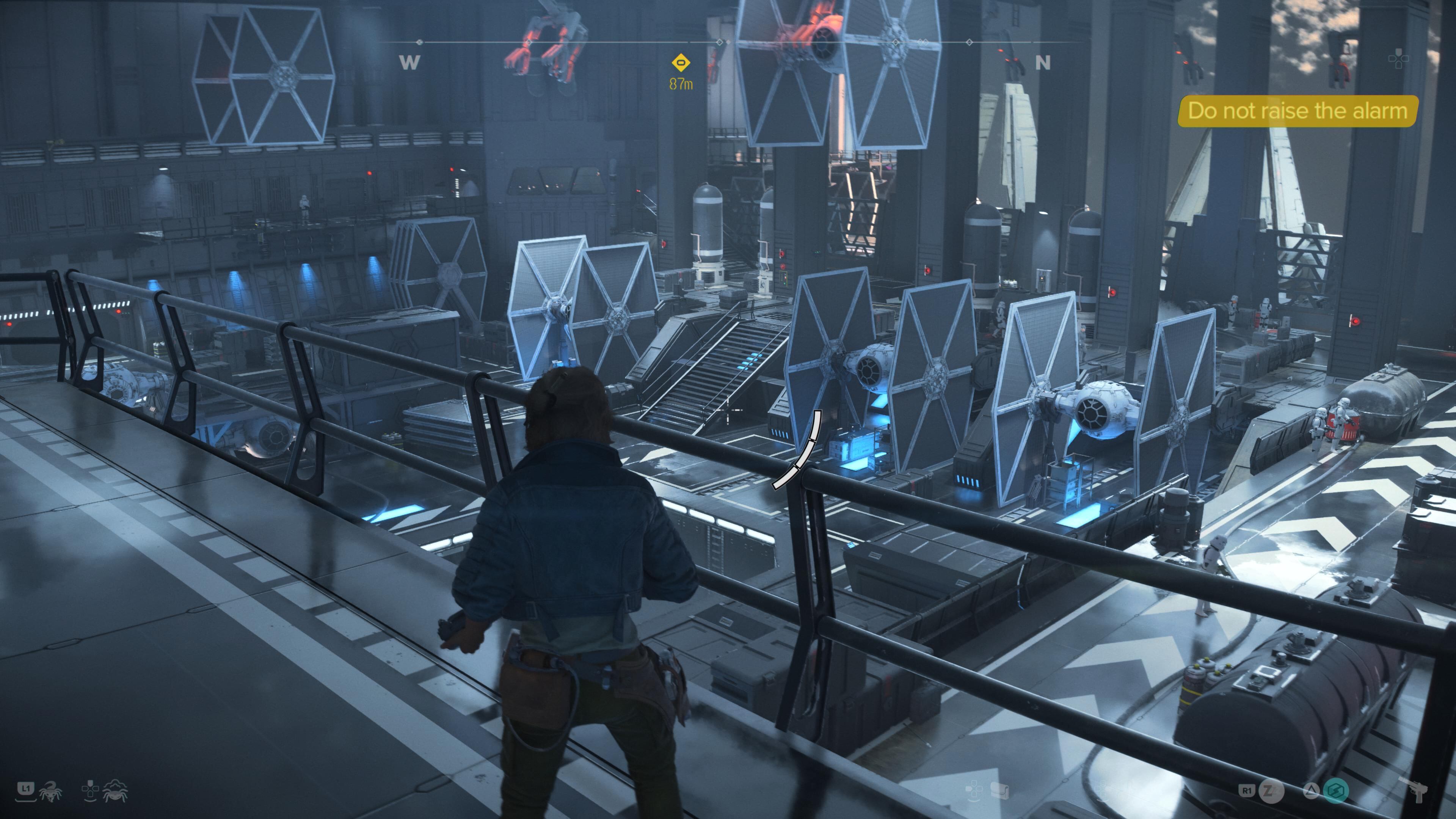Image resolution: width=1456 pixels, height=819 pixels.
Task: Click the W heading on the compass
Action: pos(409,62)
